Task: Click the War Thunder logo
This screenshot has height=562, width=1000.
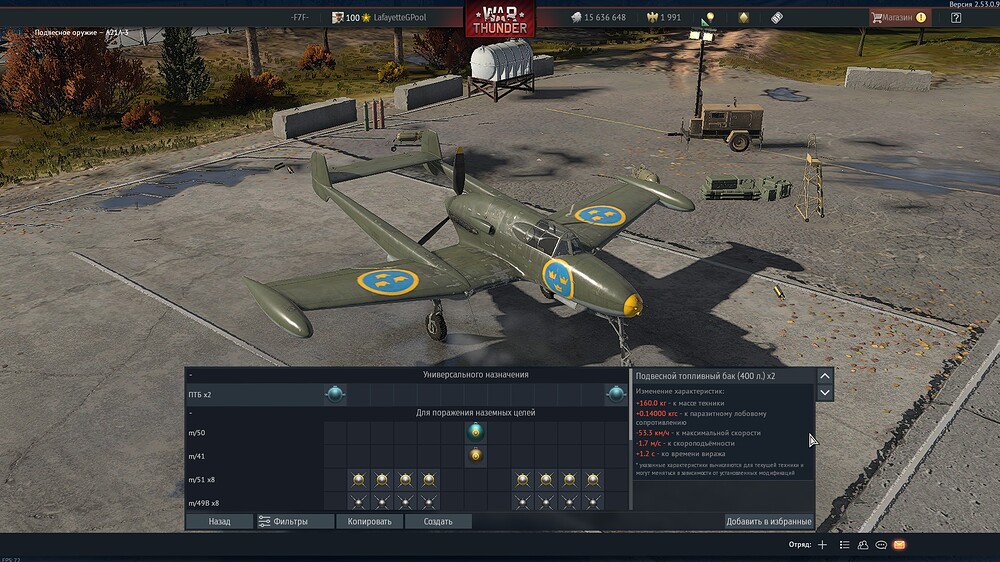Action: click(500, 20)
